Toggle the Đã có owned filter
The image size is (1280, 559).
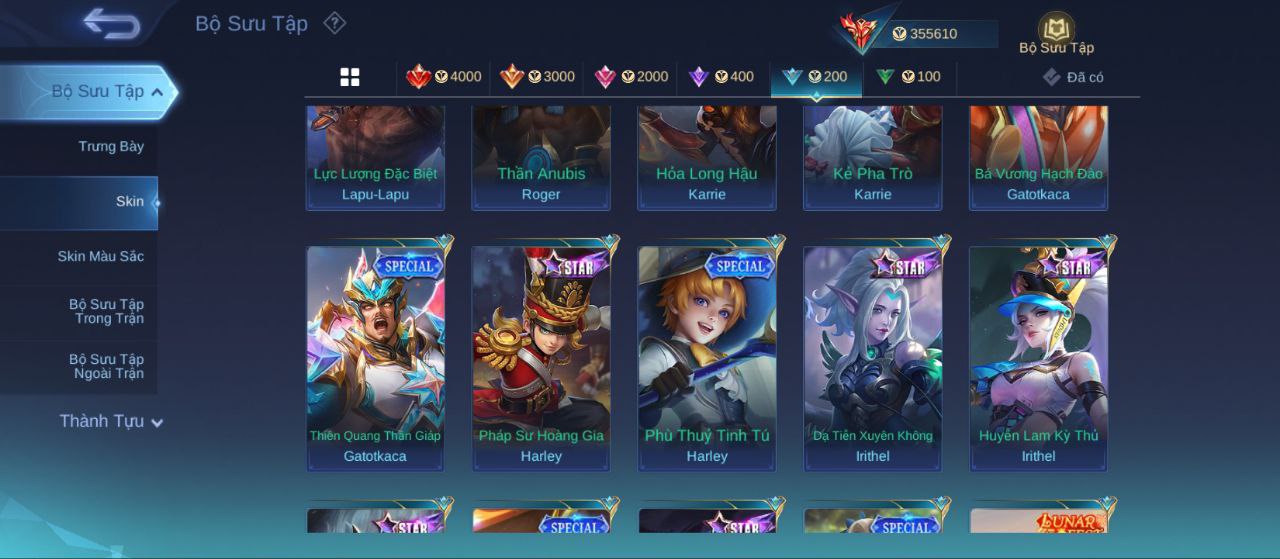point(1073,77)
